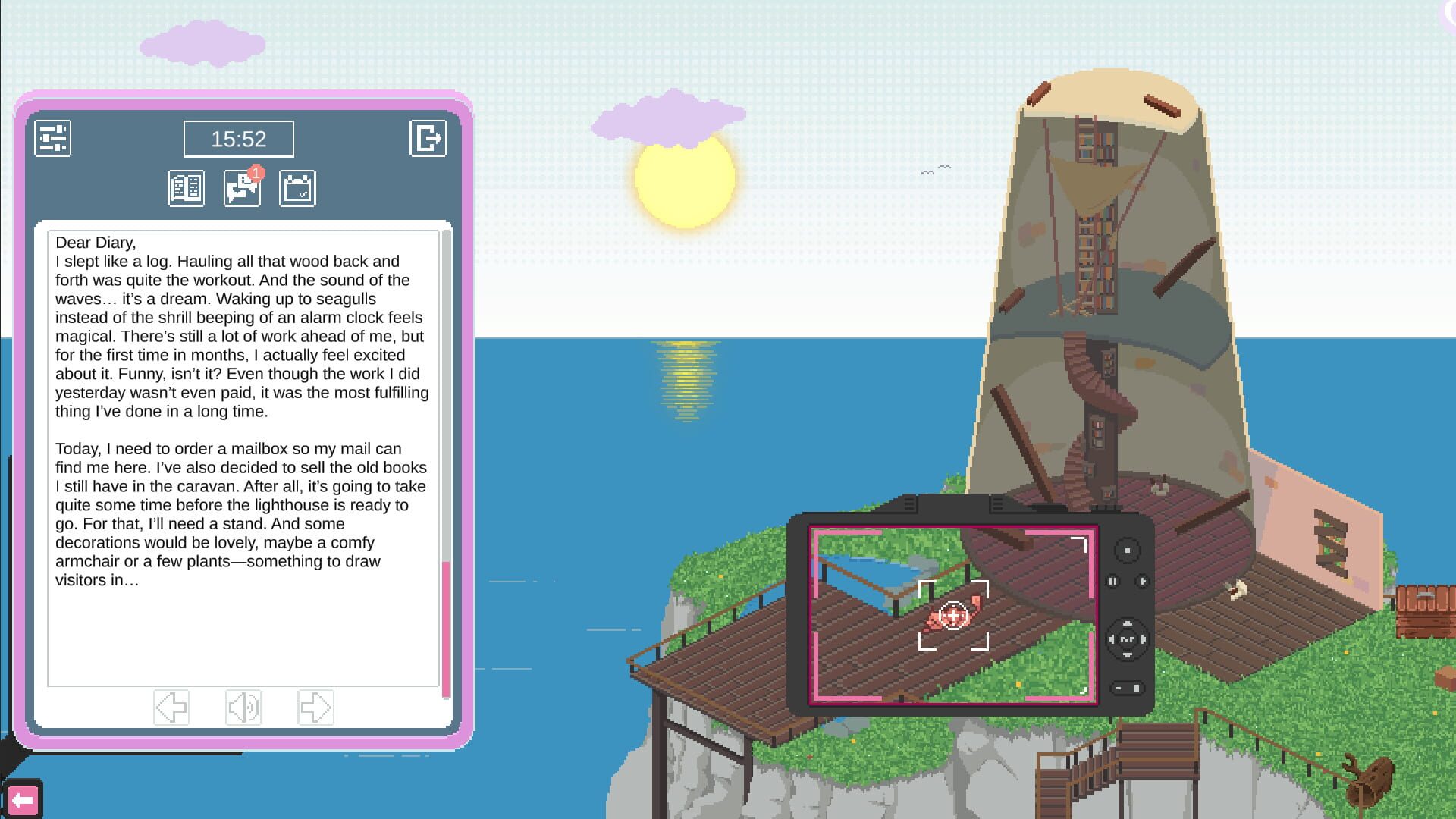Go to the previous diary page

click(x=171, y=707)
